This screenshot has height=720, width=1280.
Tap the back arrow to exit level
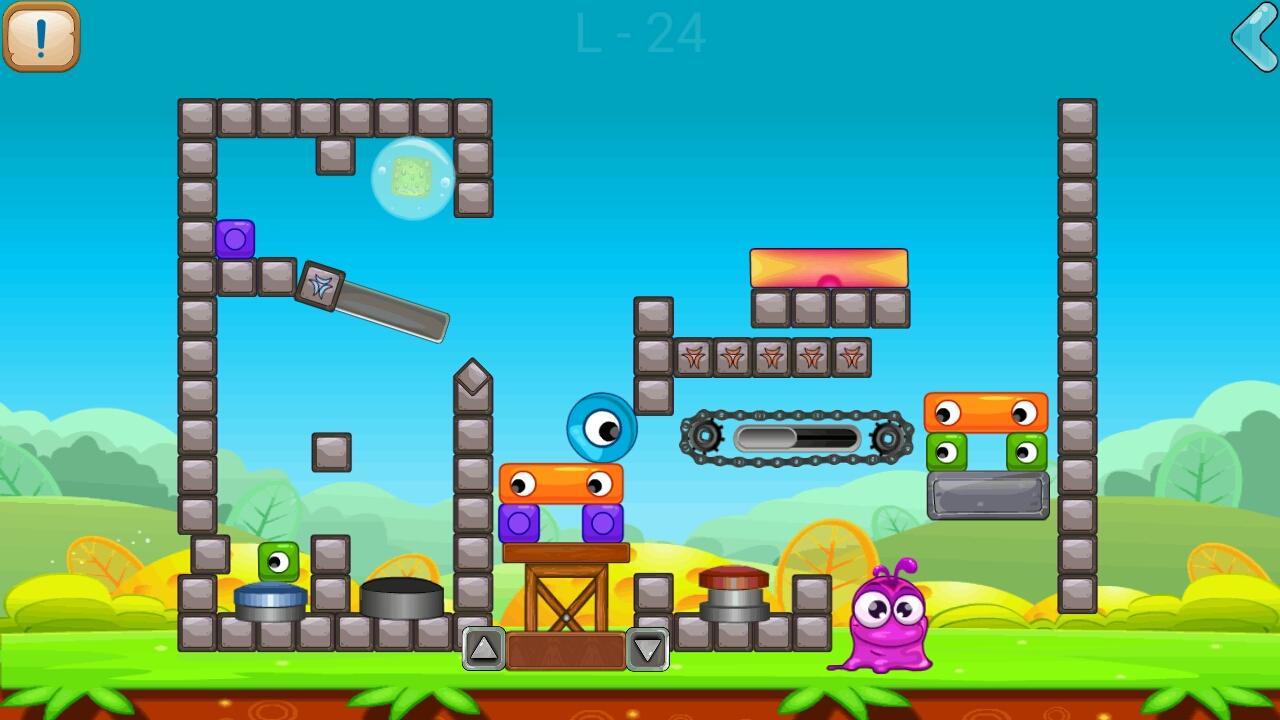click(1254, 37)
